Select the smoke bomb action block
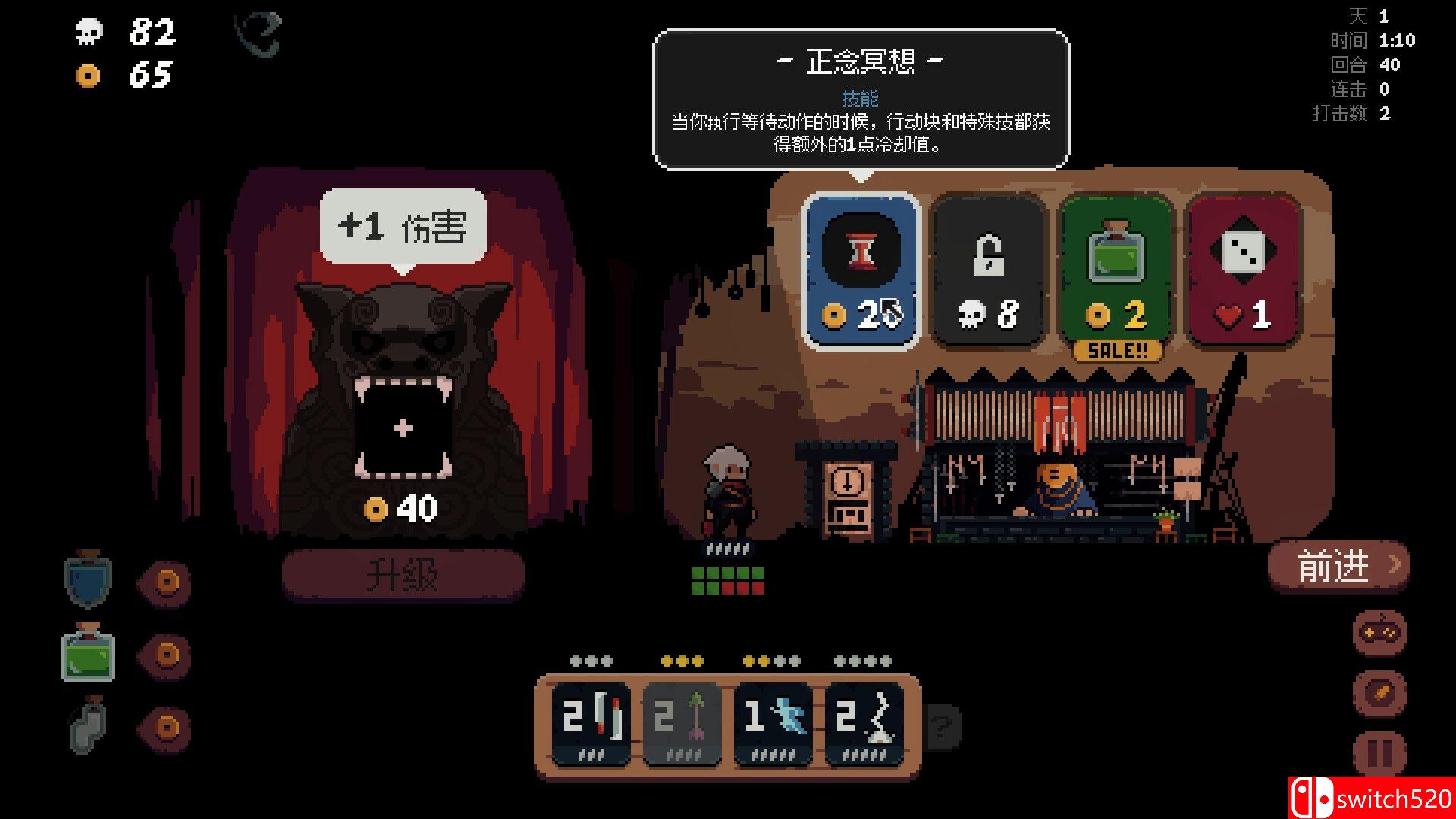1456x819 pixels. (x=864, y=720)
